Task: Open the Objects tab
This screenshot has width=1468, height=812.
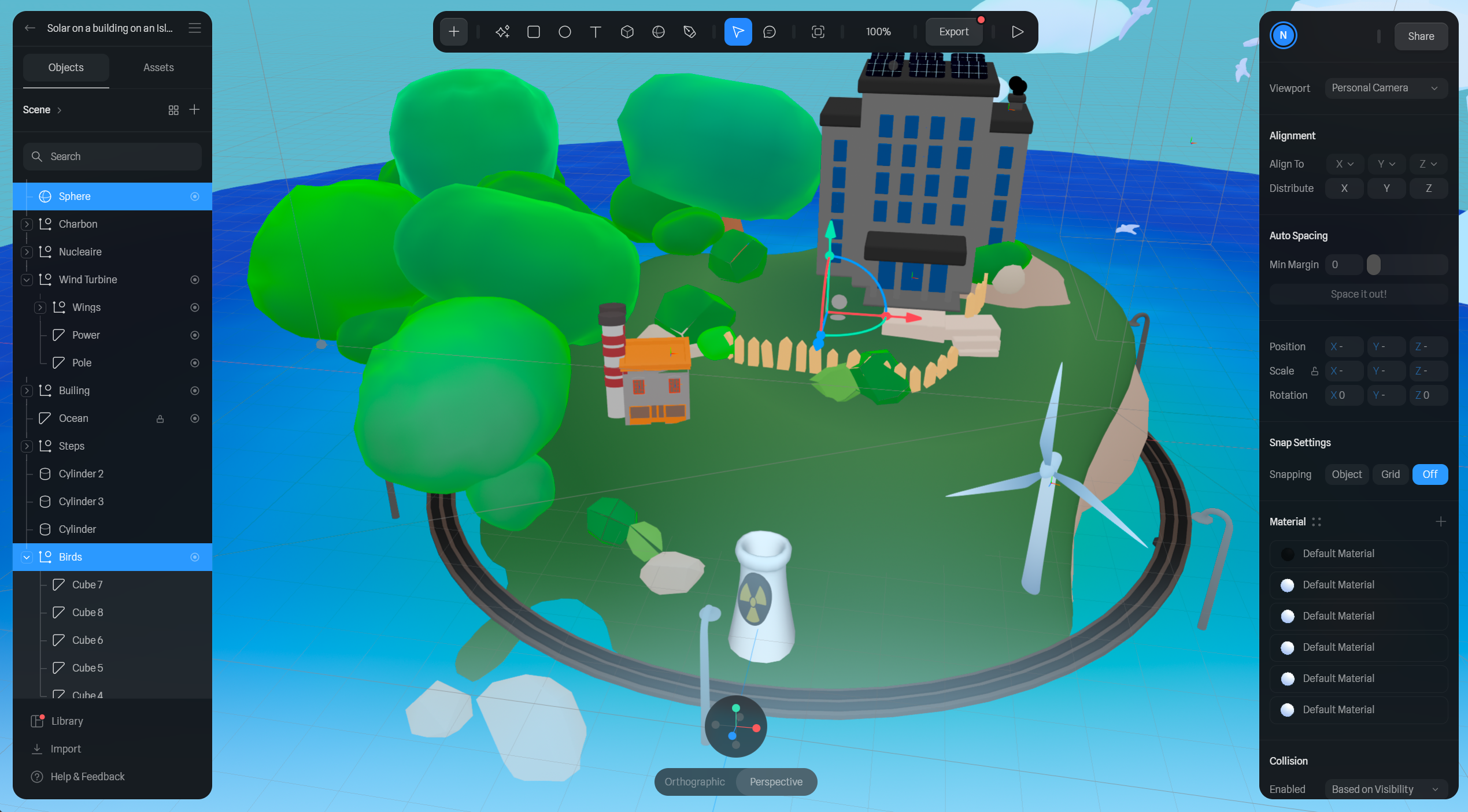Action: [65, 67]
